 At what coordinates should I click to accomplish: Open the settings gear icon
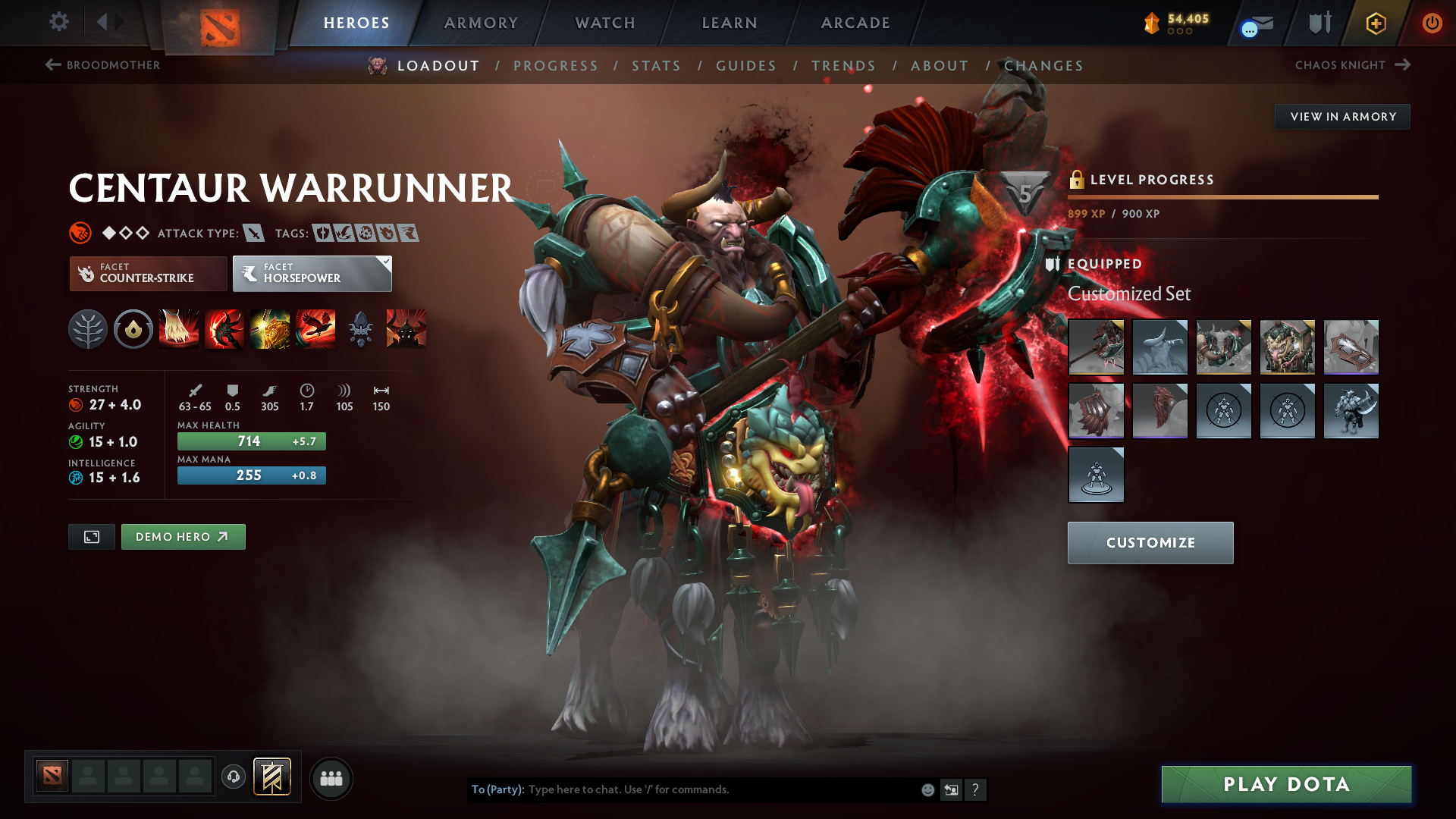59,23
